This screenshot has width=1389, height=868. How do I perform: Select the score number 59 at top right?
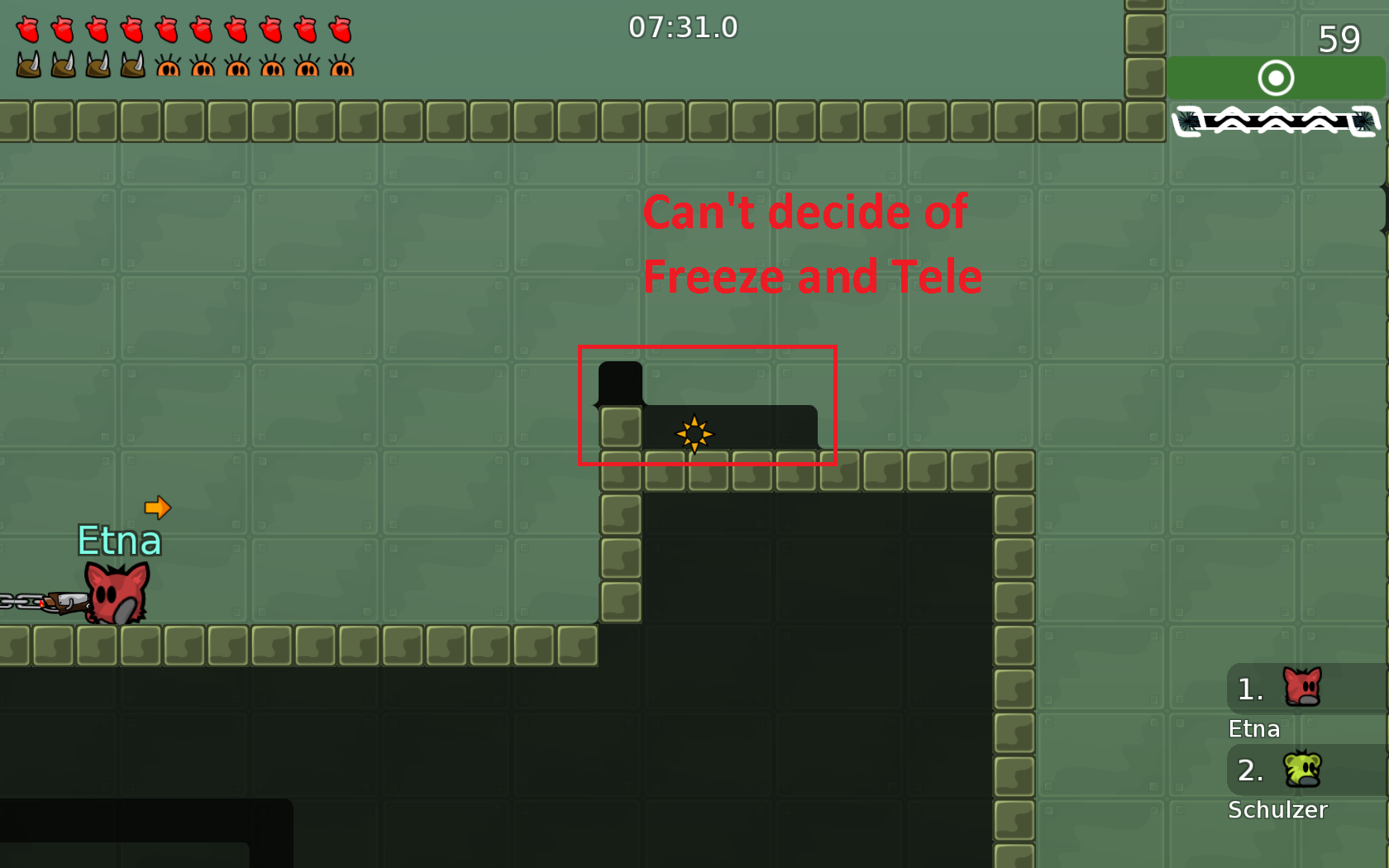[1341, 39]
